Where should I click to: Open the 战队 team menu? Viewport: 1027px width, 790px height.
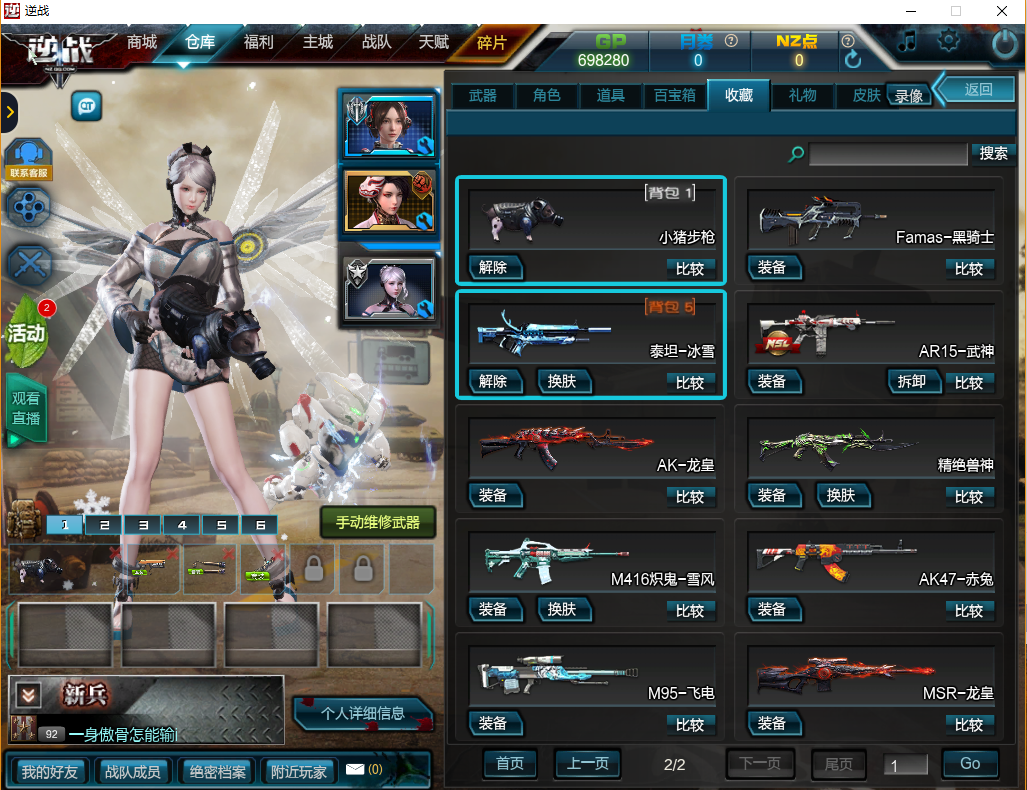point(377,43)
